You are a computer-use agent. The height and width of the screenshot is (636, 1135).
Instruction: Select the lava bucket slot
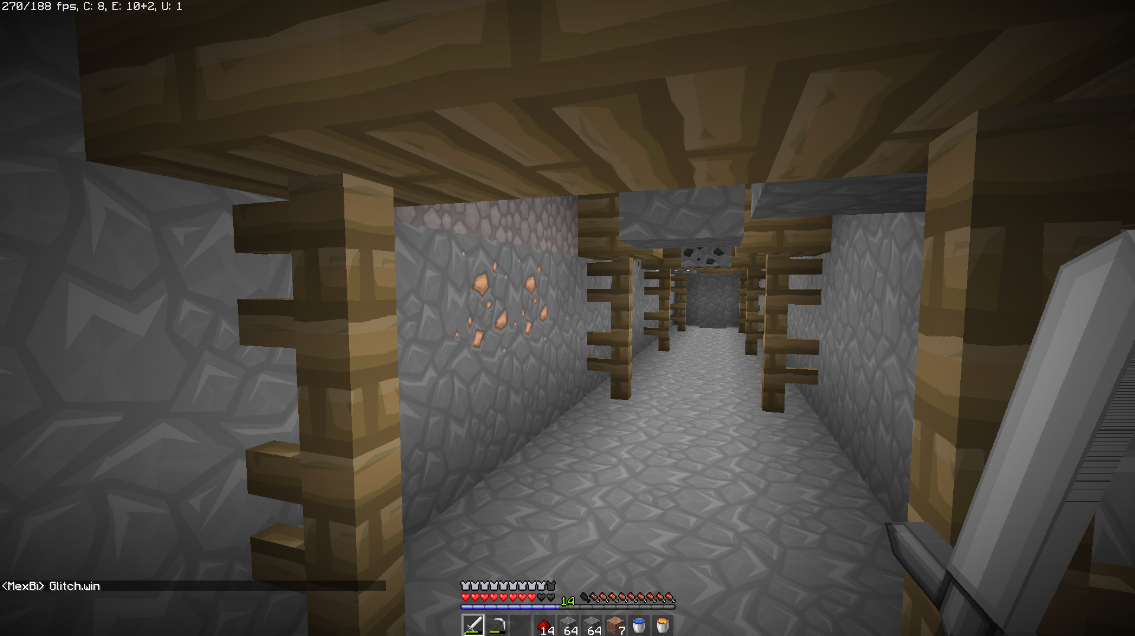click(663, 625)
